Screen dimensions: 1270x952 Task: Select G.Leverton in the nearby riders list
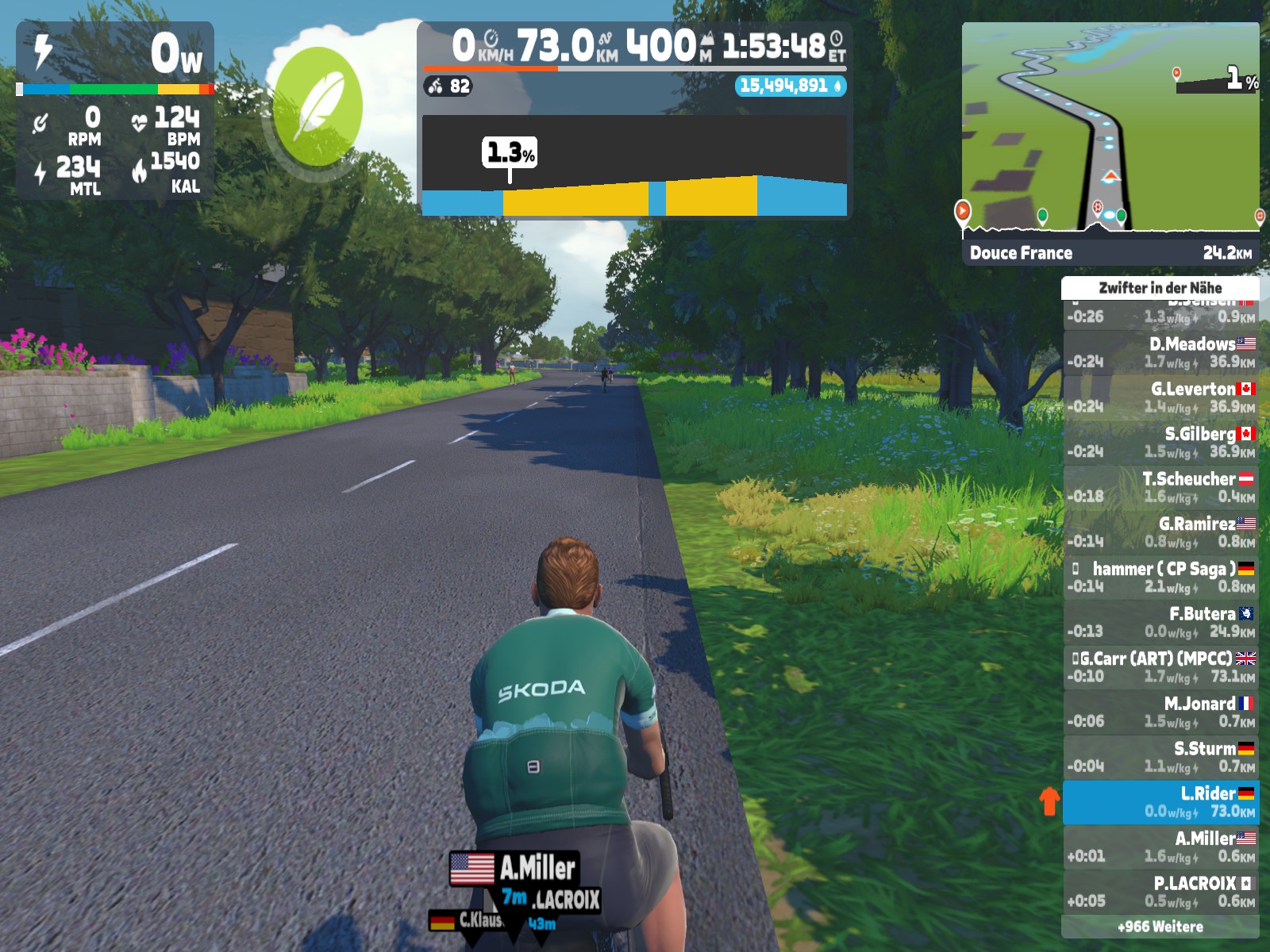pyautogui.click(x=1160, y=397)
